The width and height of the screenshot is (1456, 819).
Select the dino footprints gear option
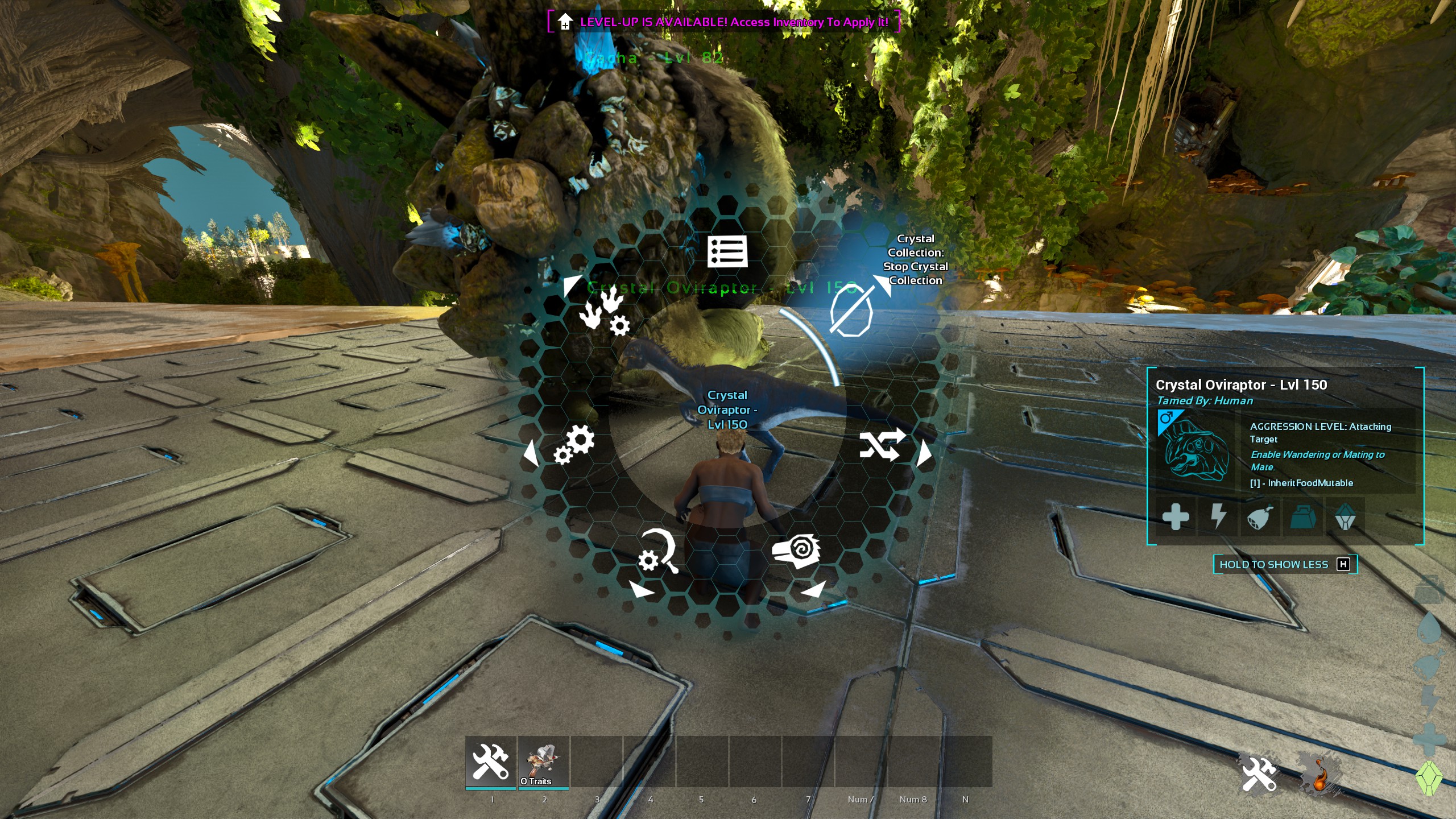604,311
